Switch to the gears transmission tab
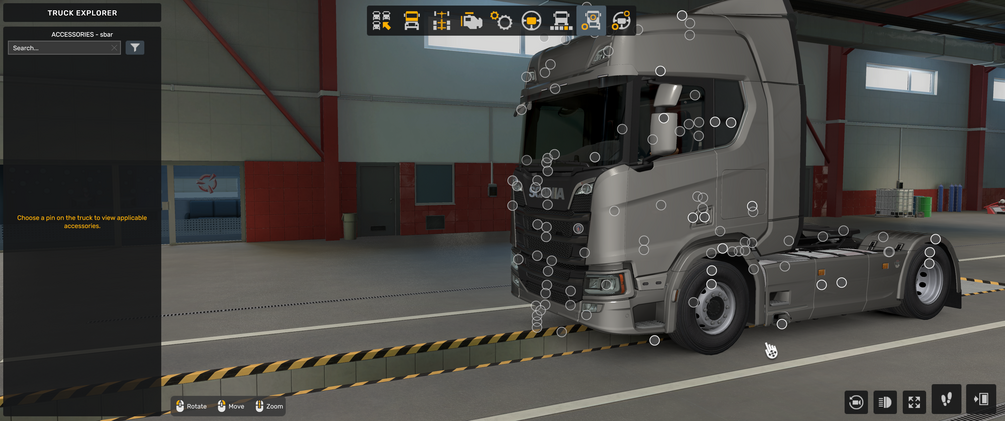Viewport: 1005px width, 421px height. point(502,21)
